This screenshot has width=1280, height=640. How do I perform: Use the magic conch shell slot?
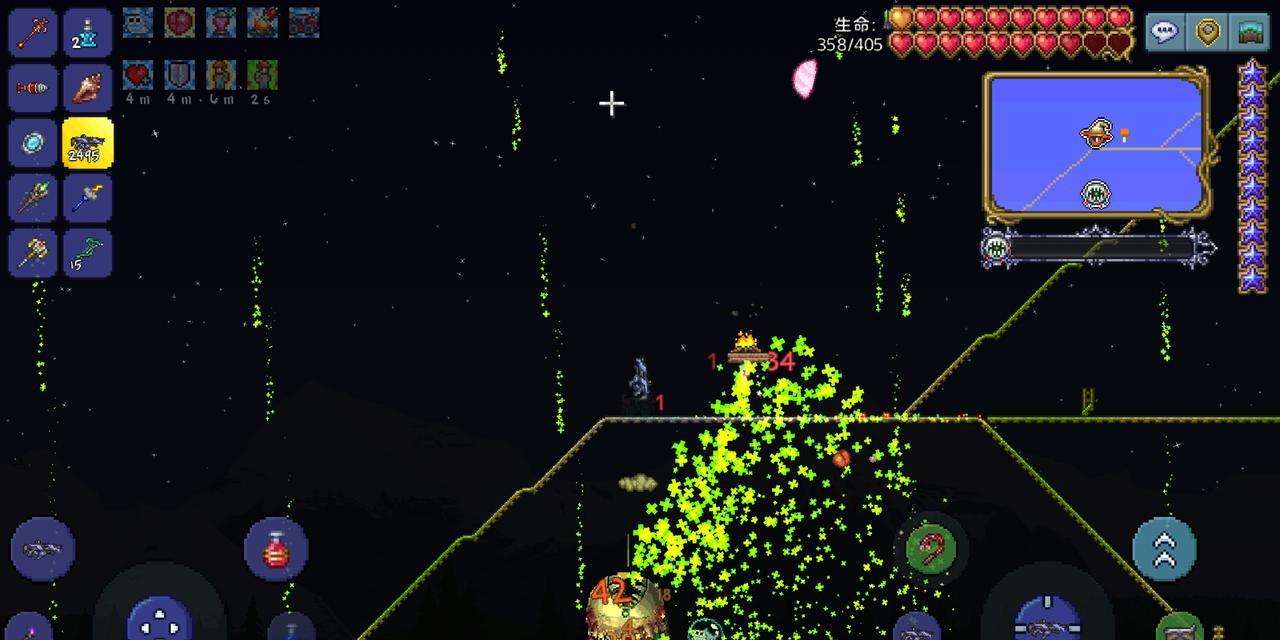pos(88,89)
